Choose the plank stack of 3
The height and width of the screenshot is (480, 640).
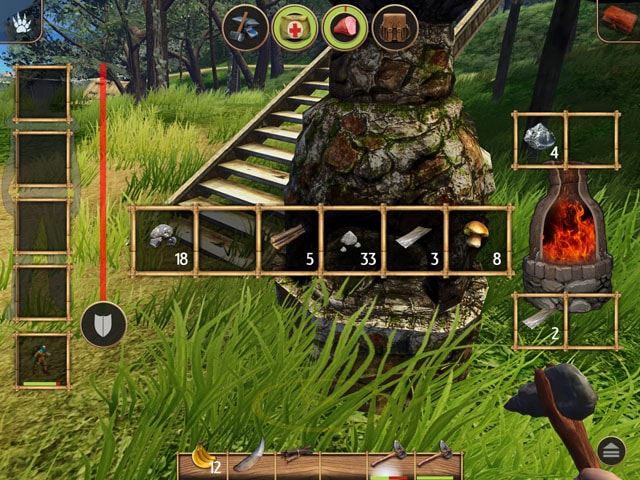click(415, 240)
